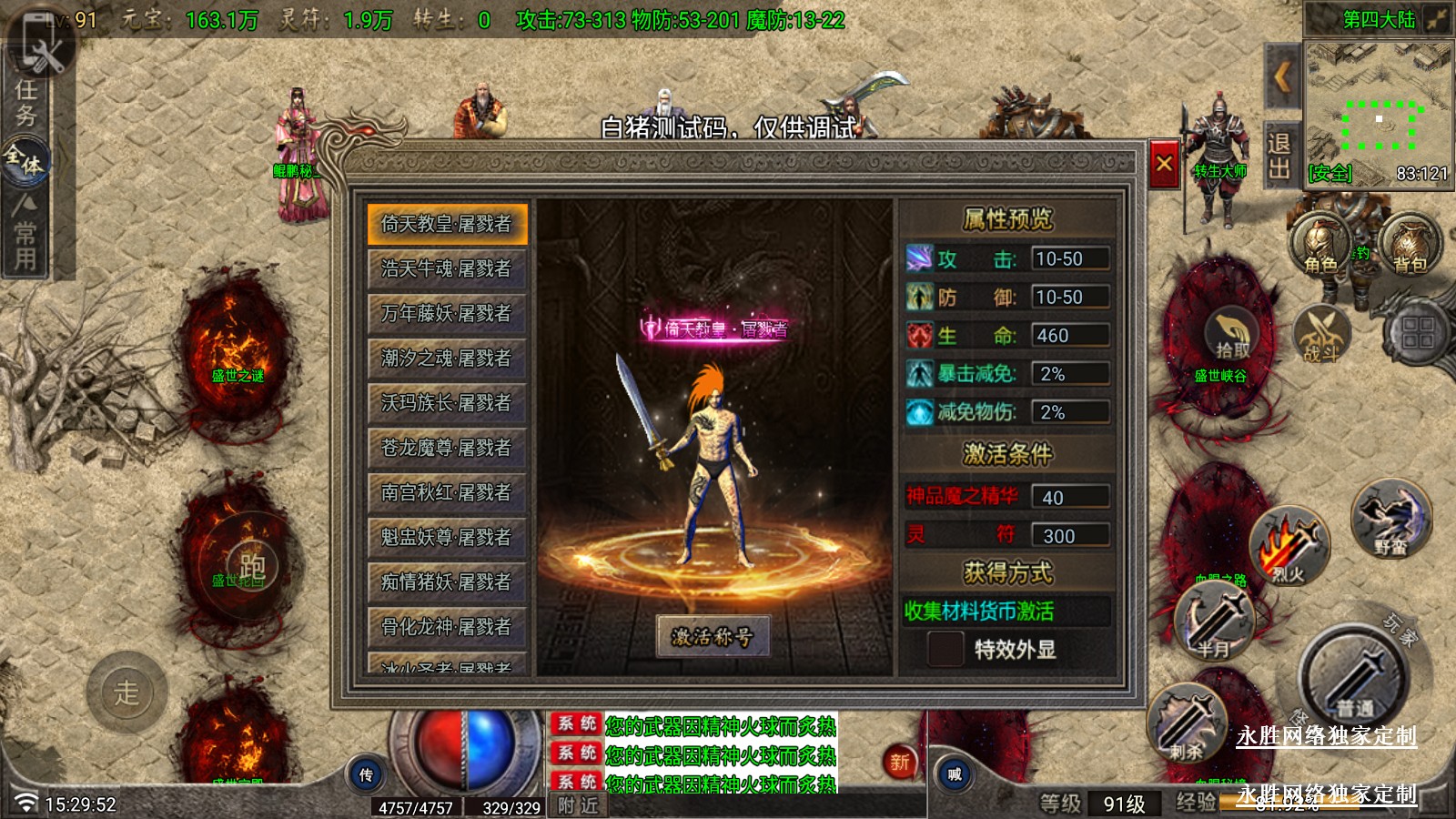Trigger the 半月 half-moon skill
Screen dimensions: 1456x819
(1216, 622)
